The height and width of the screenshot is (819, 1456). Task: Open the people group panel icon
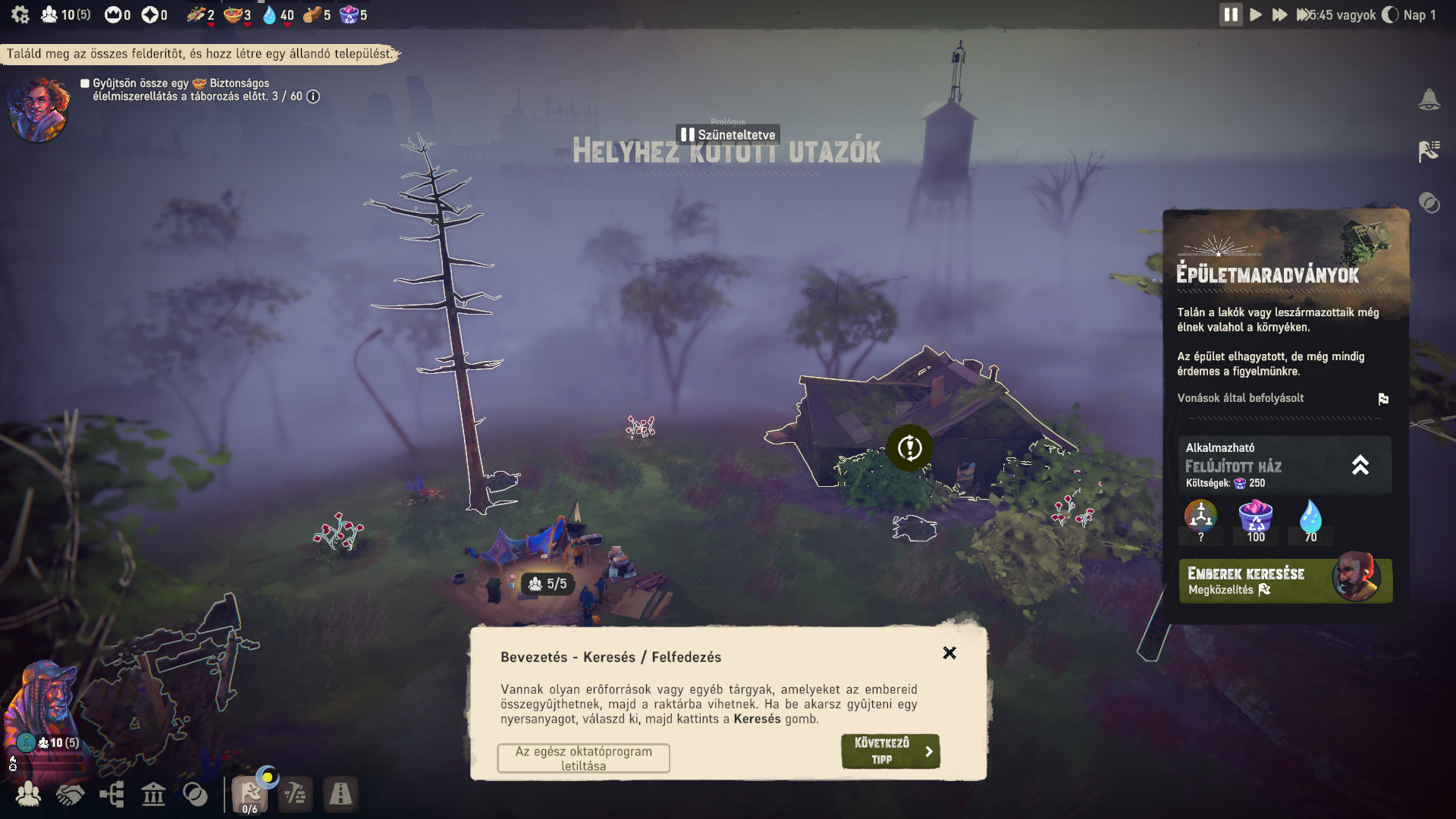pos(29,794)
